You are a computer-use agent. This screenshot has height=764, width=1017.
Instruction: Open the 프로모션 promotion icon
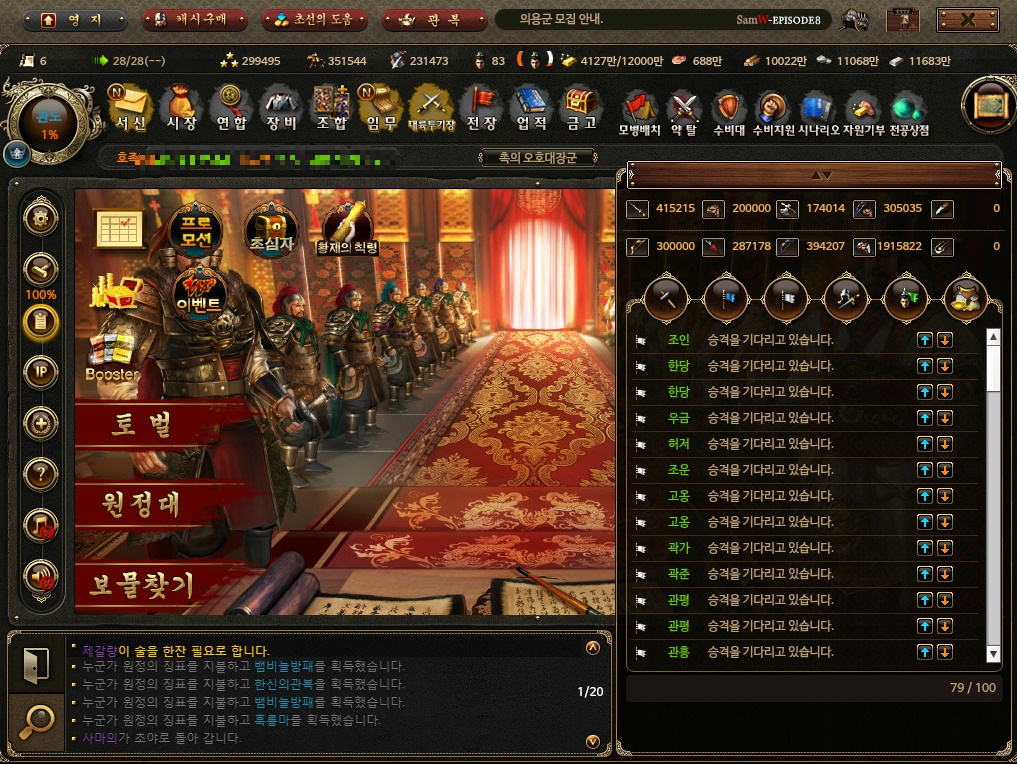[x=194, y=230]
